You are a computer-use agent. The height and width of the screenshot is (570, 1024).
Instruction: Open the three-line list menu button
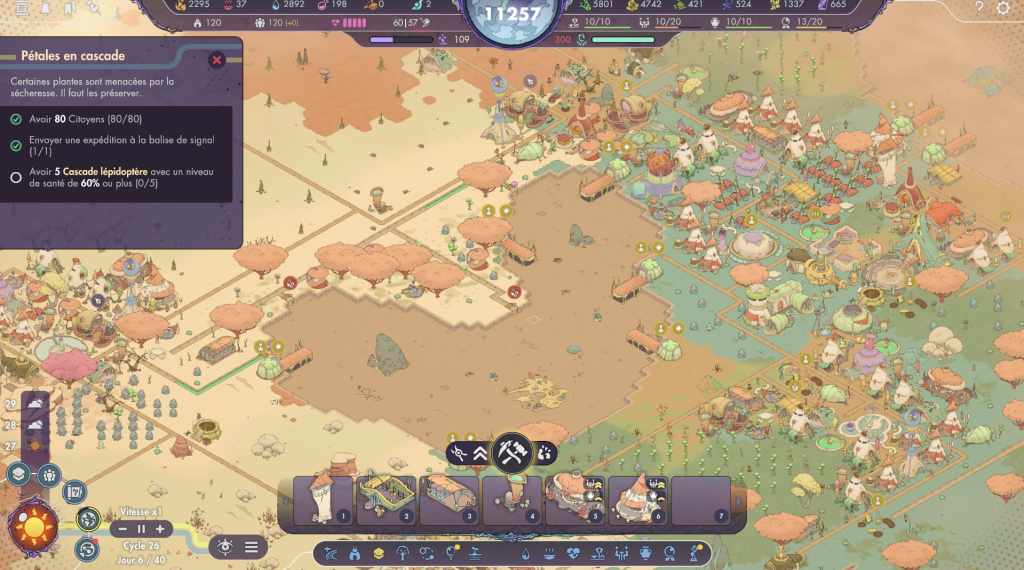251,546
